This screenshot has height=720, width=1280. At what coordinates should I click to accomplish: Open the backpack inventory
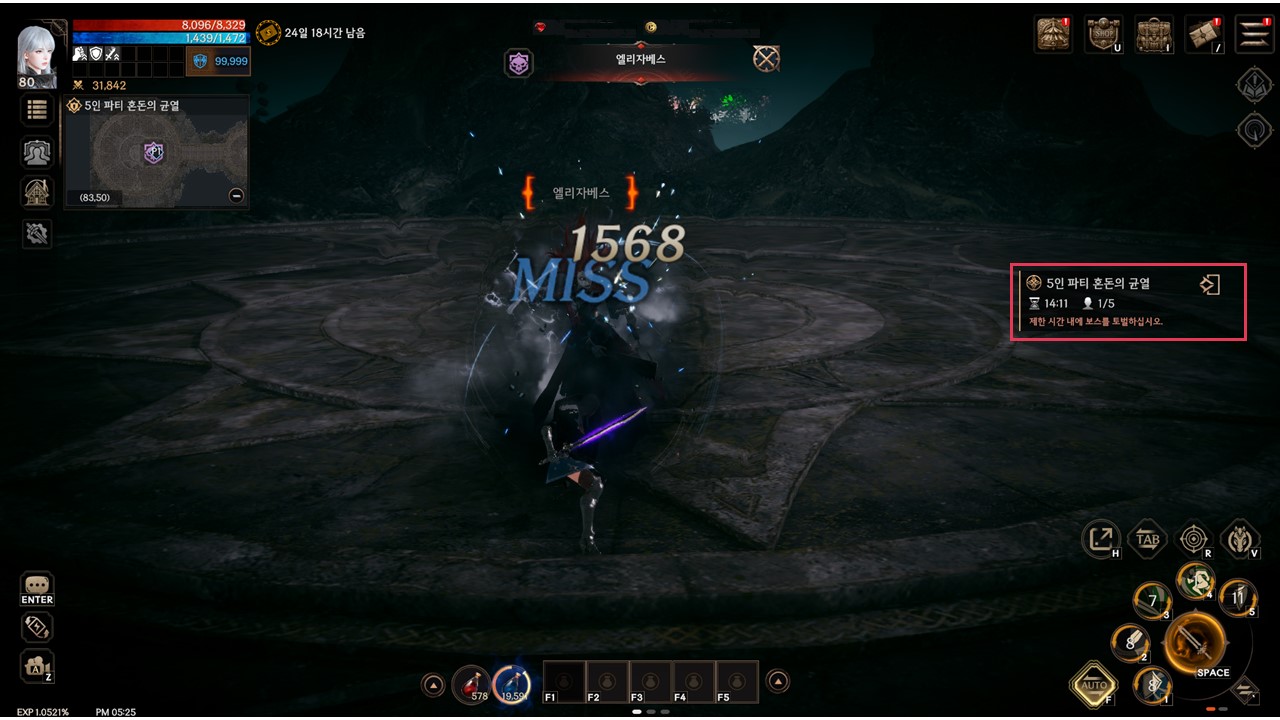pos(1154,34)
